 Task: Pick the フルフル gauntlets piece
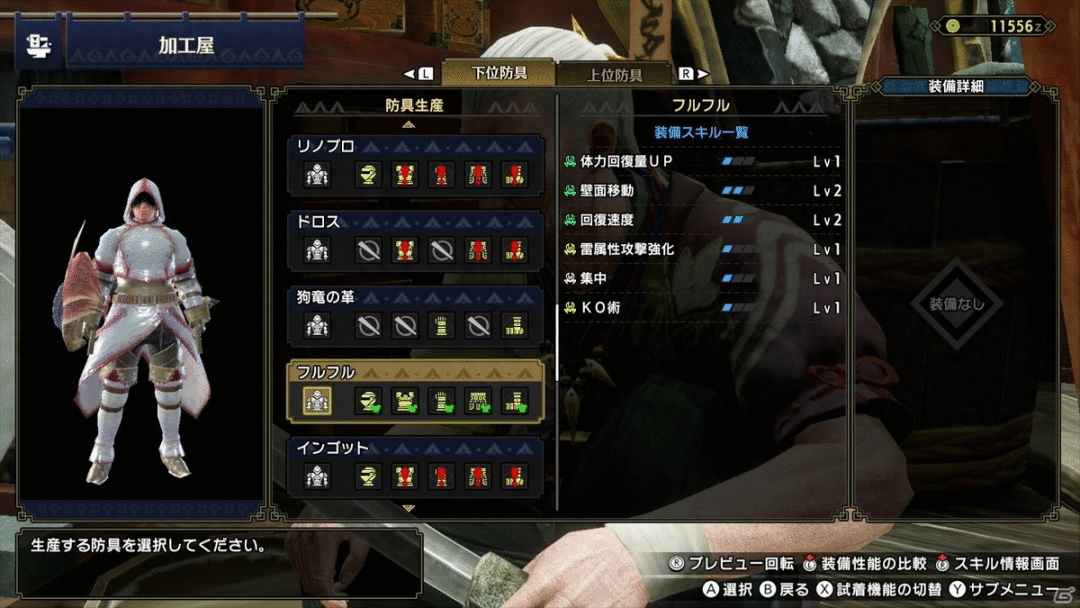(442, 401)
